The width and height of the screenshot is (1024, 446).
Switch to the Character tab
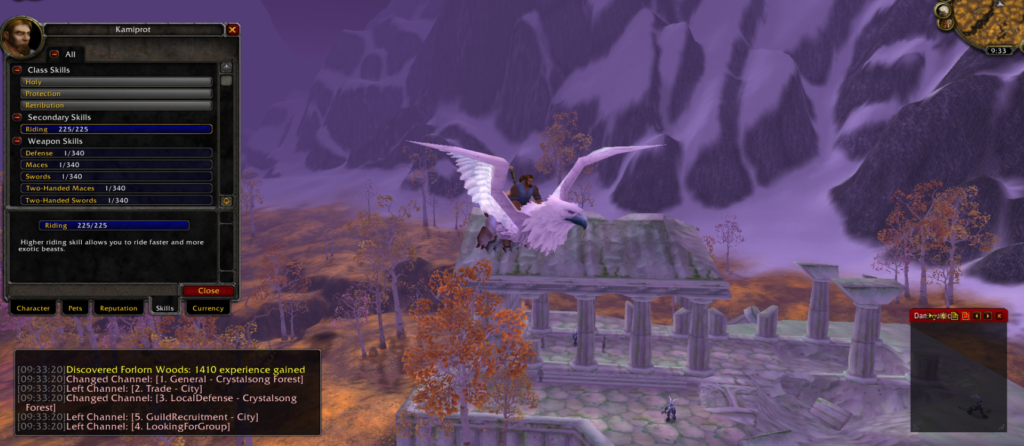[33, 308]
